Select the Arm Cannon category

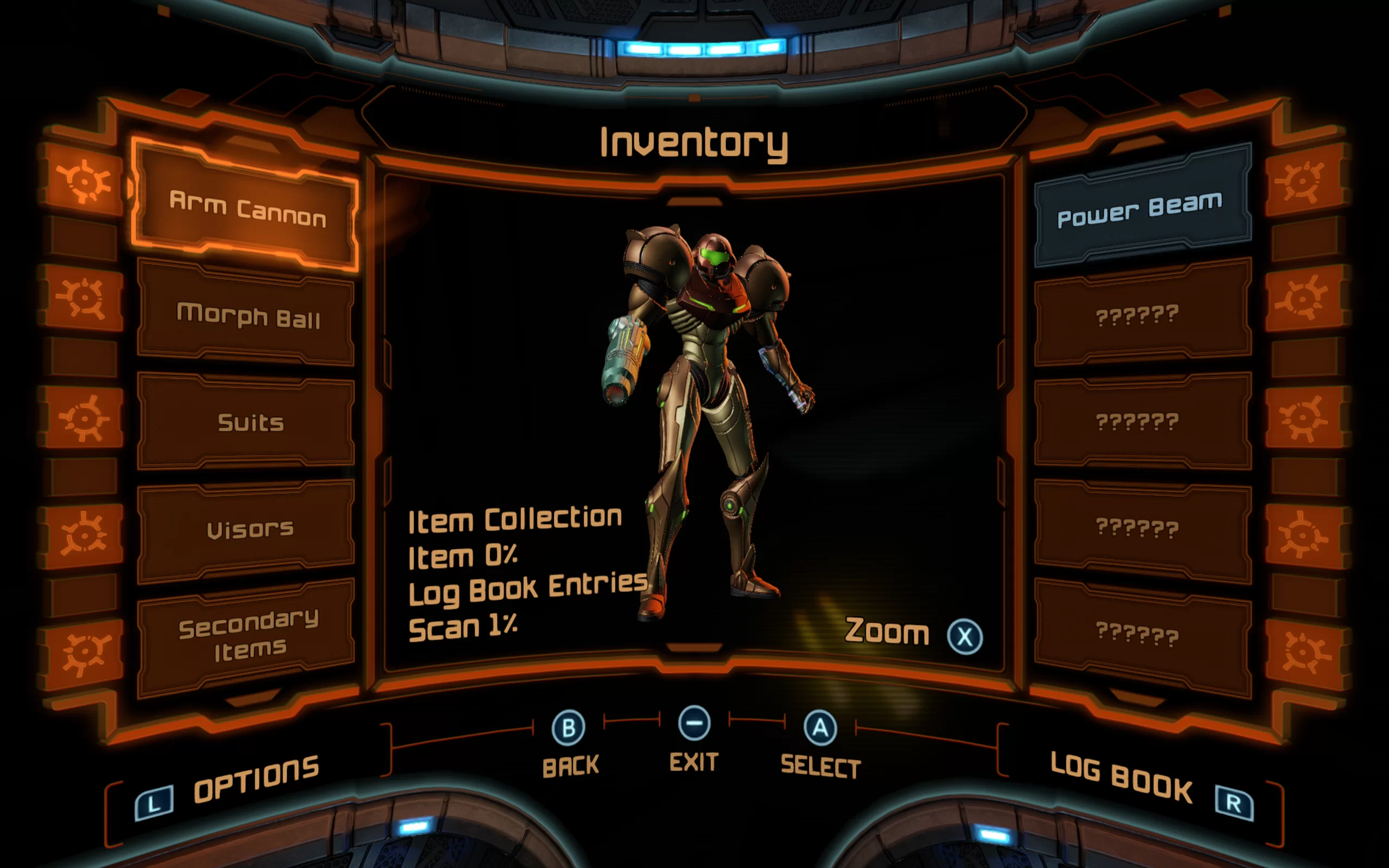[247, 209]
